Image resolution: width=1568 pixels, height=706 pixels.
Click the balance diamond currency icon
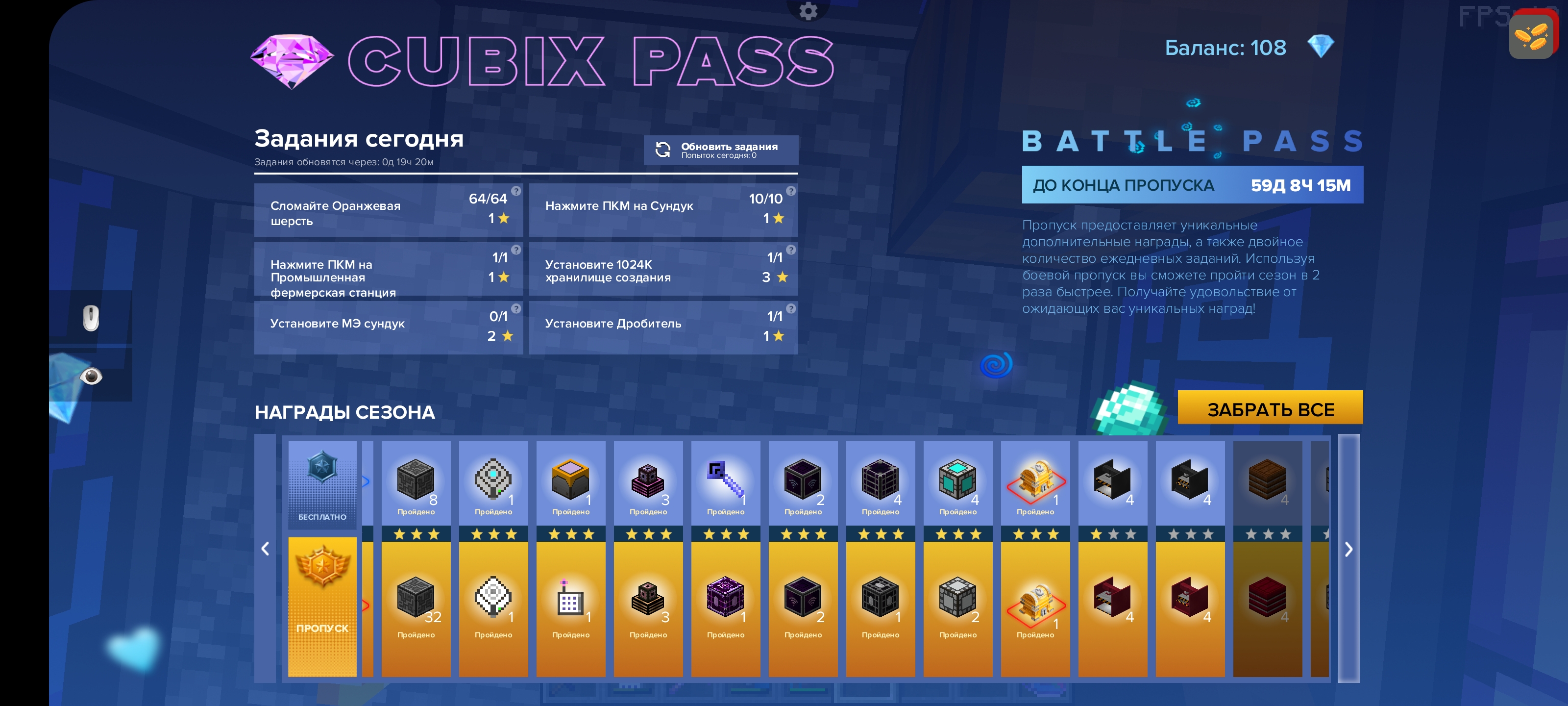click(x=1320, y=47)
